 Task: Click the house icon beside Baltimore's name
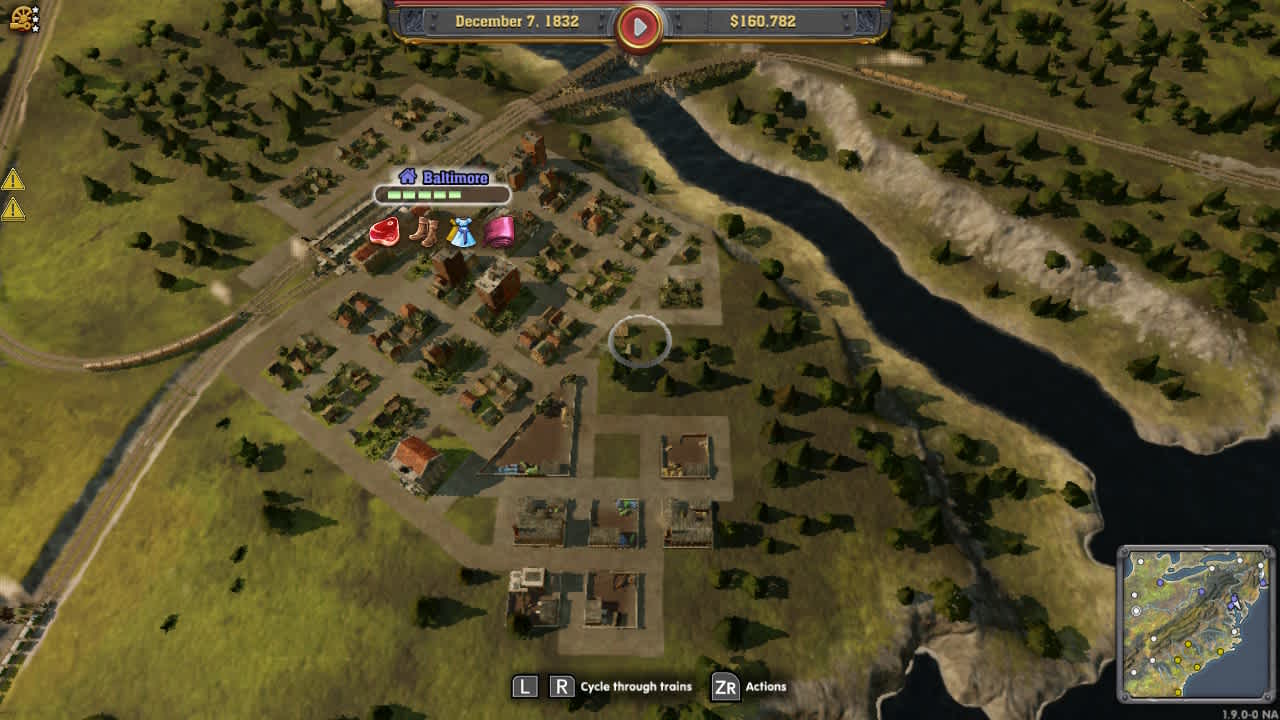pyautogui.click(x=406, y=177)
